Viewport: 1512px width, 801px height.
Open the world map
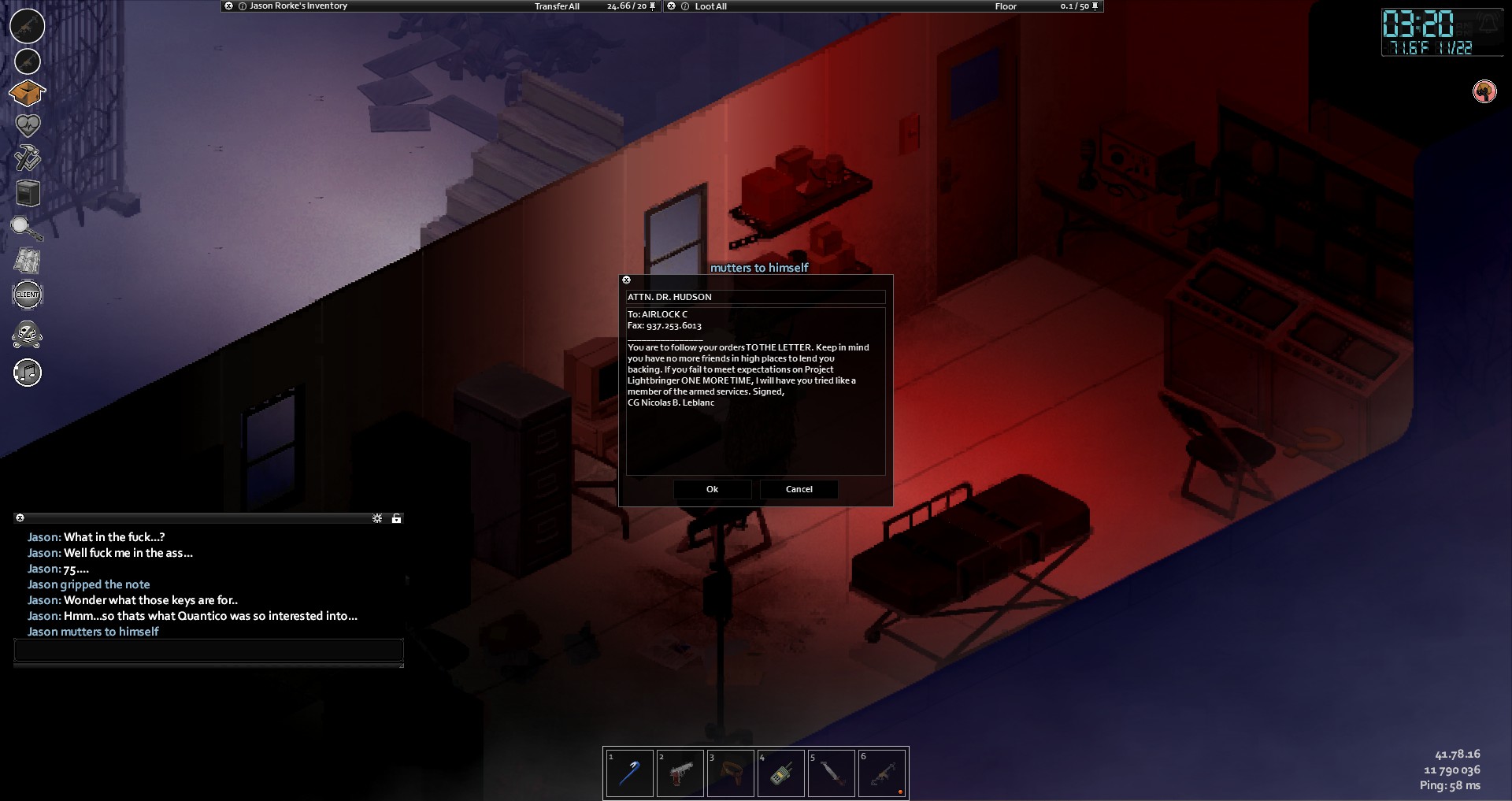pos(28,261)
